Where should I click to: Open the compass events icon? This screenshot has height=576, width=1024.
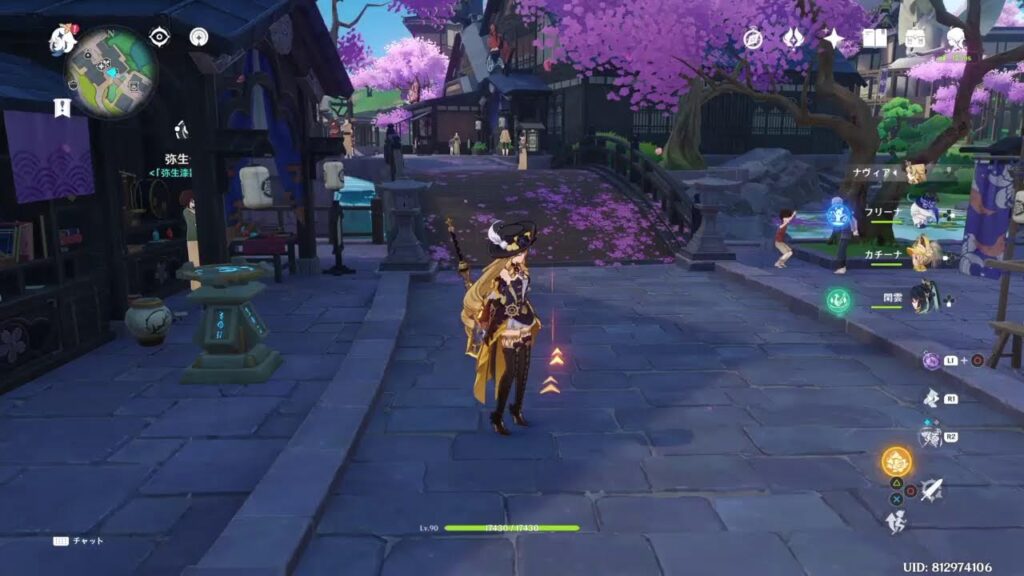point(754,39)
